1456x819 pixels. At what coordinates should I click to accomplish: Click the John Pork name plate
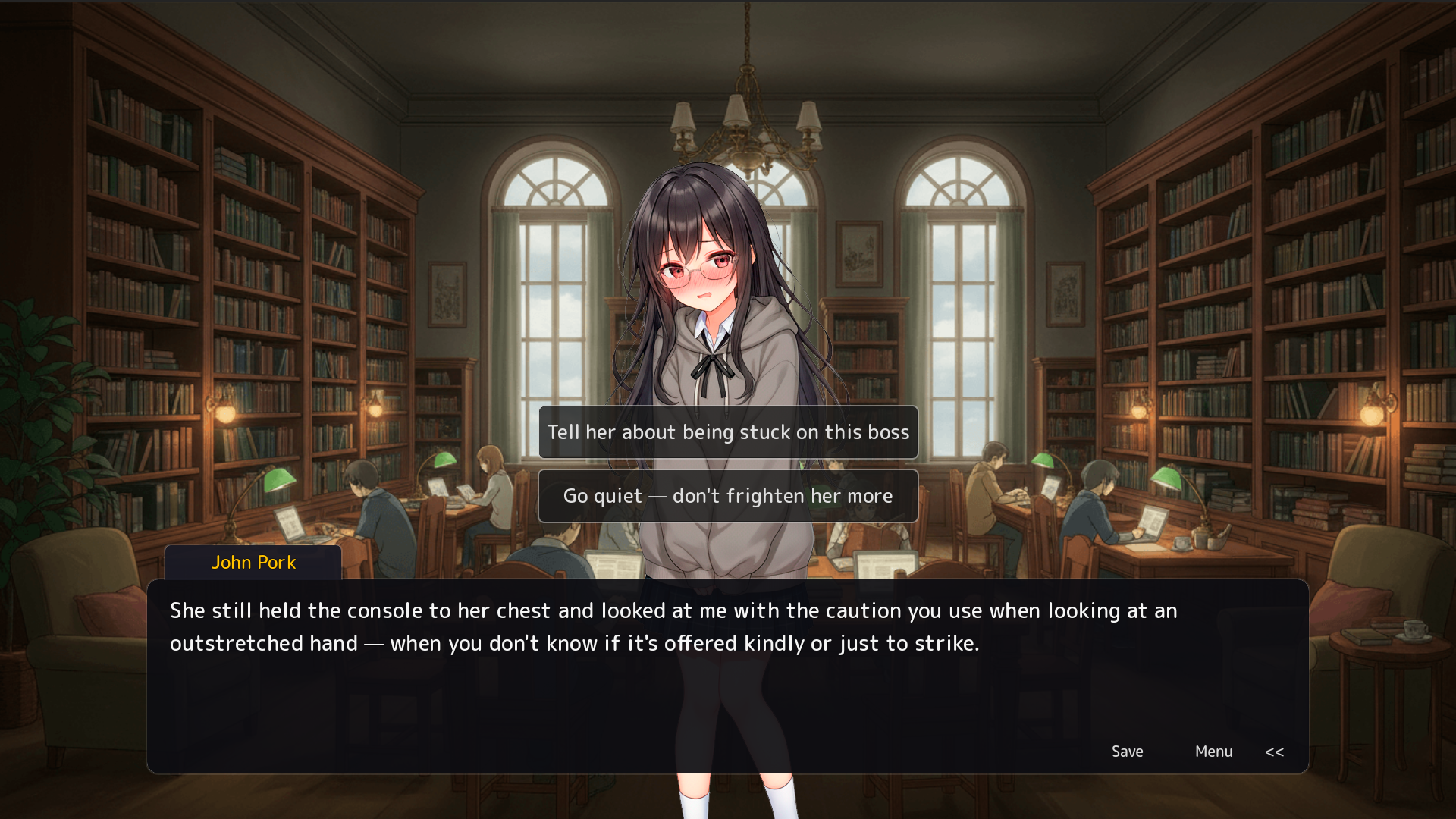(x=253, y=563)
